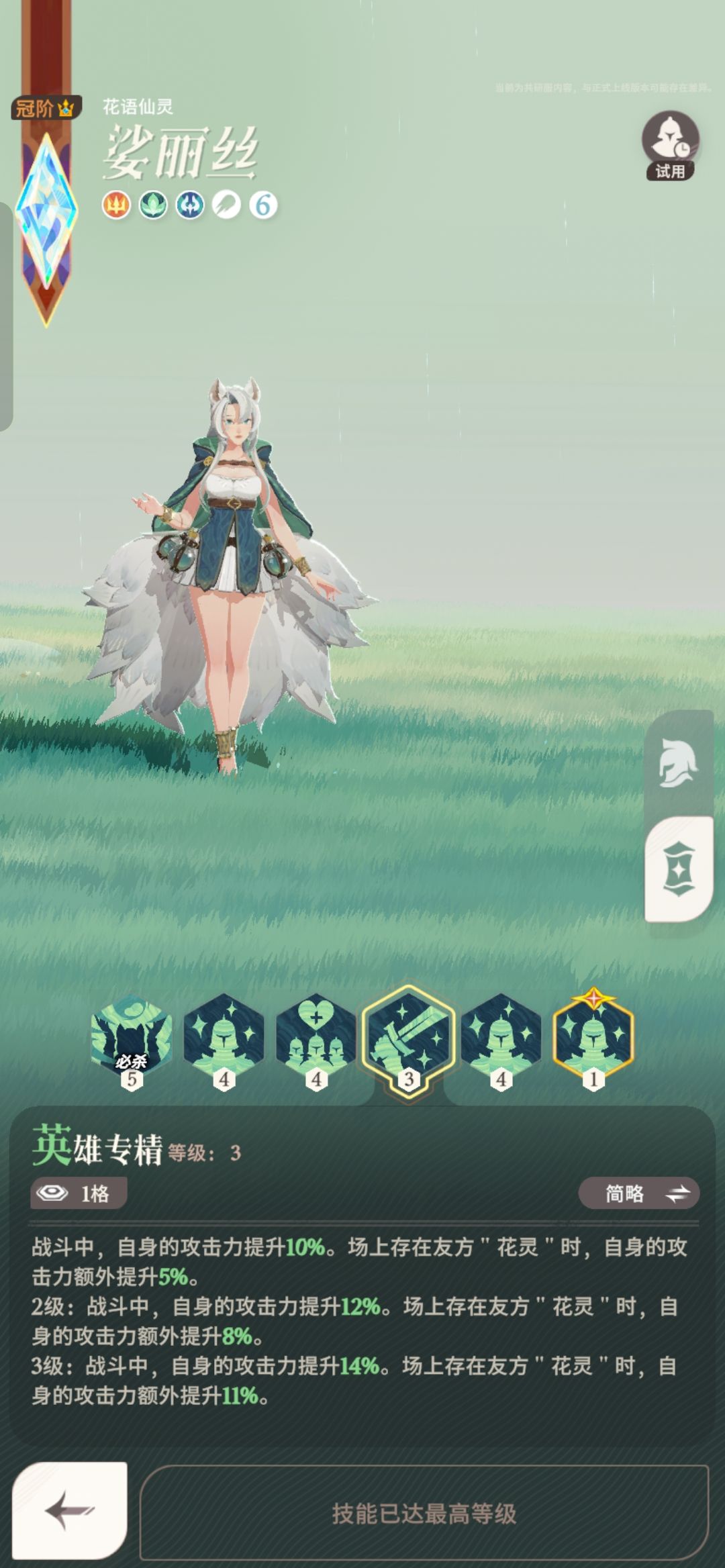Switch to the sparkle banner skills tab
Image resolution: width=725 pixels, height=1568 pixels.
678,869
